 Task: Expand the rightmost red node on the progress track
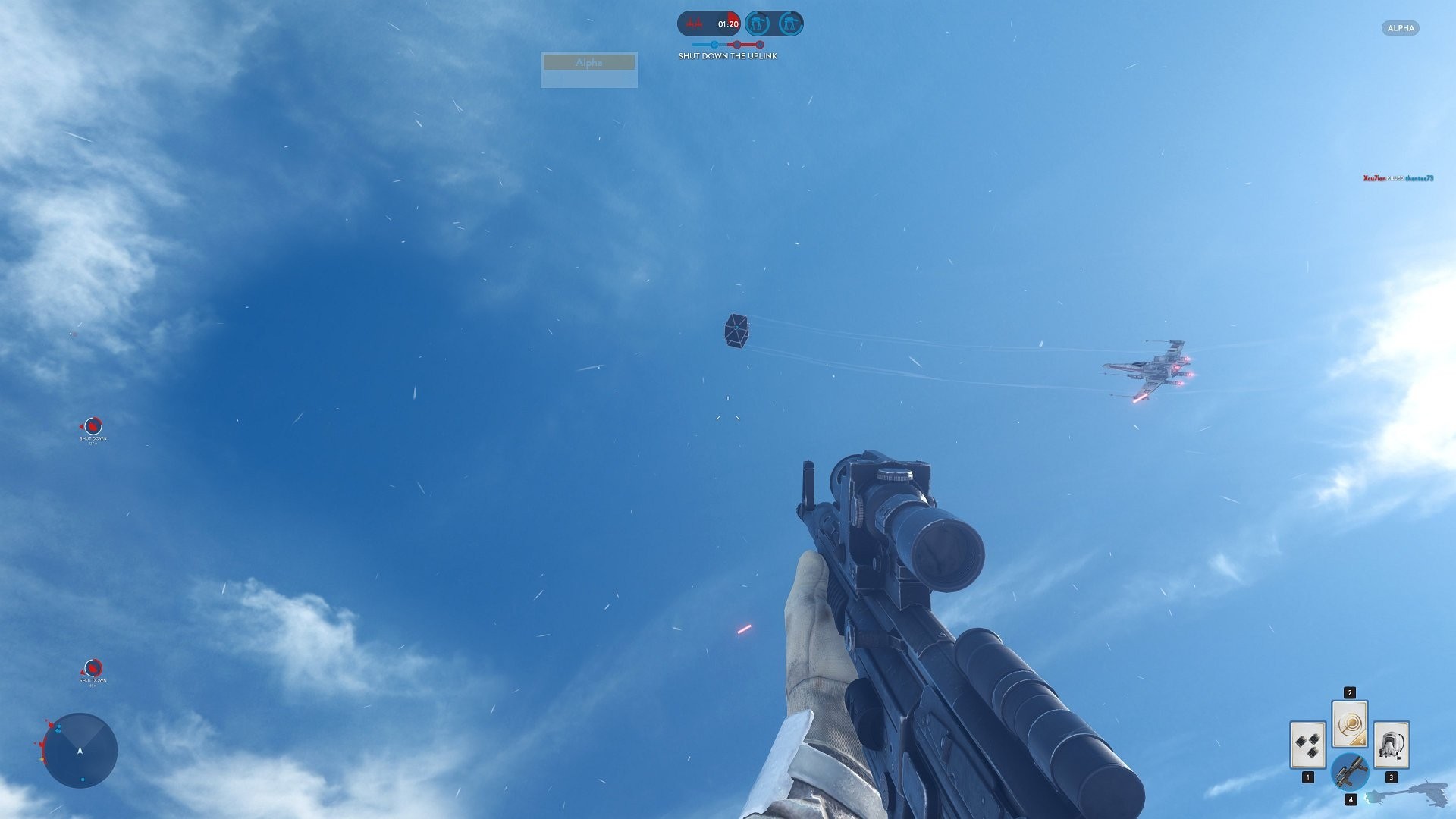click(x=760, y=44)
